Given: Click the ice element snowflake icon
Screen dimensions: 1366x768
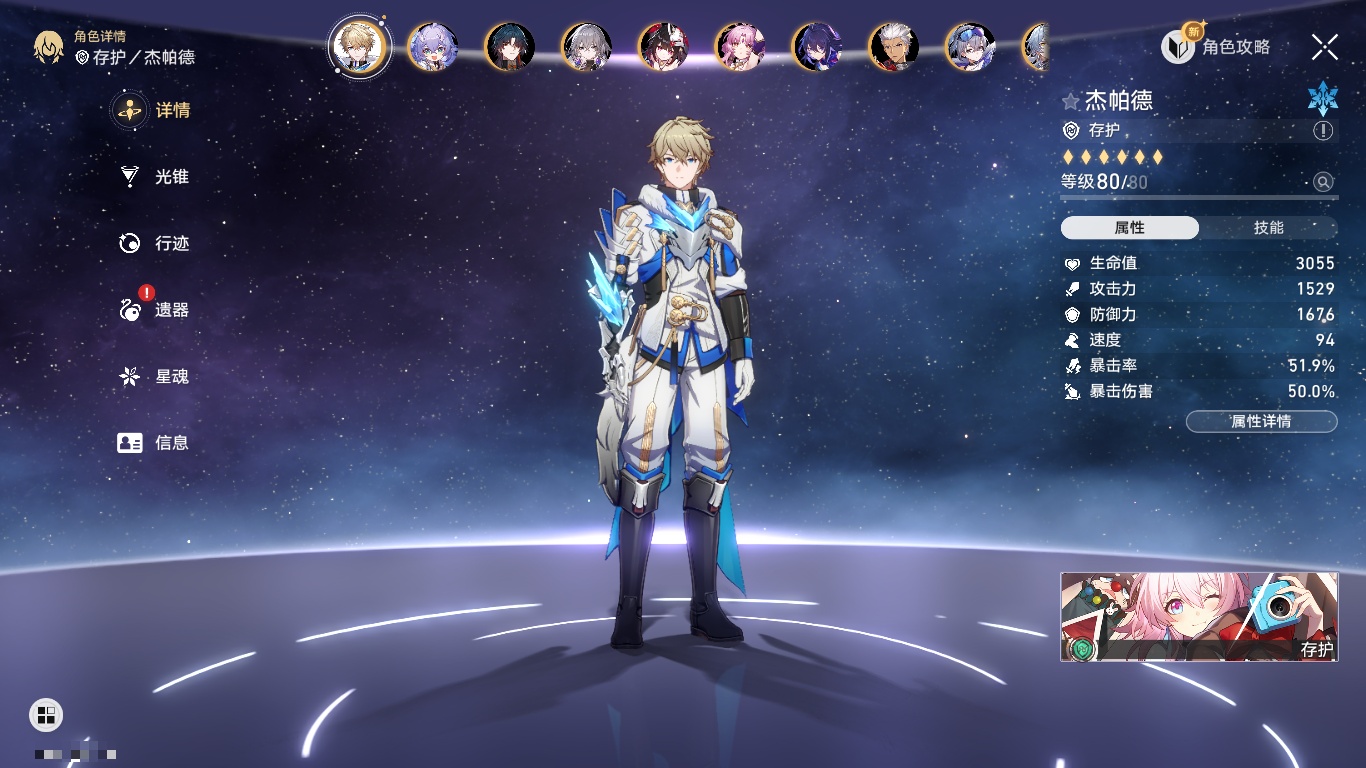Looking at the screenshot, I should click(x=1323, y=98).
